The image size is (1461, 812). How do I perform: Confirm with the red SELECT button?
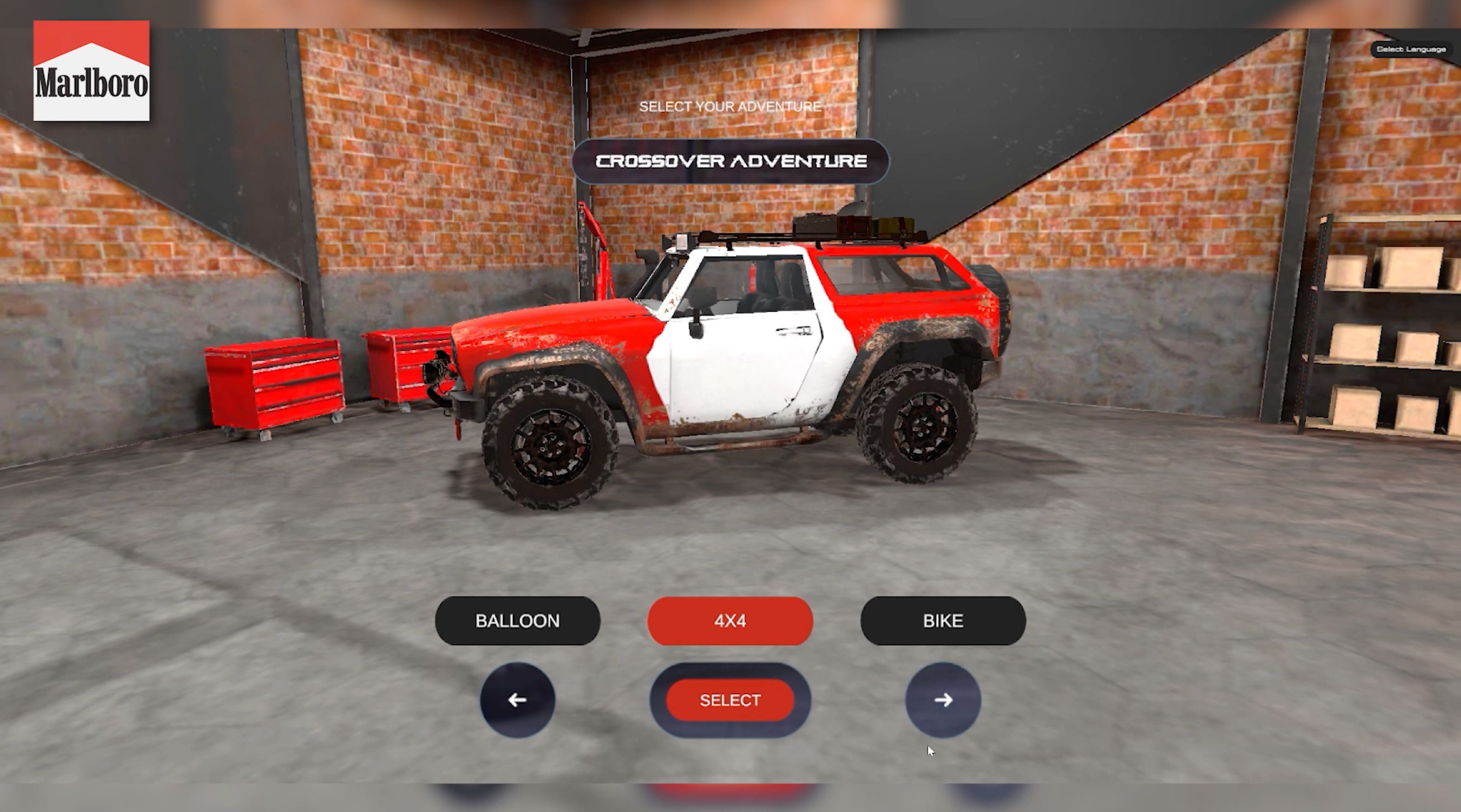click(730, 701)
